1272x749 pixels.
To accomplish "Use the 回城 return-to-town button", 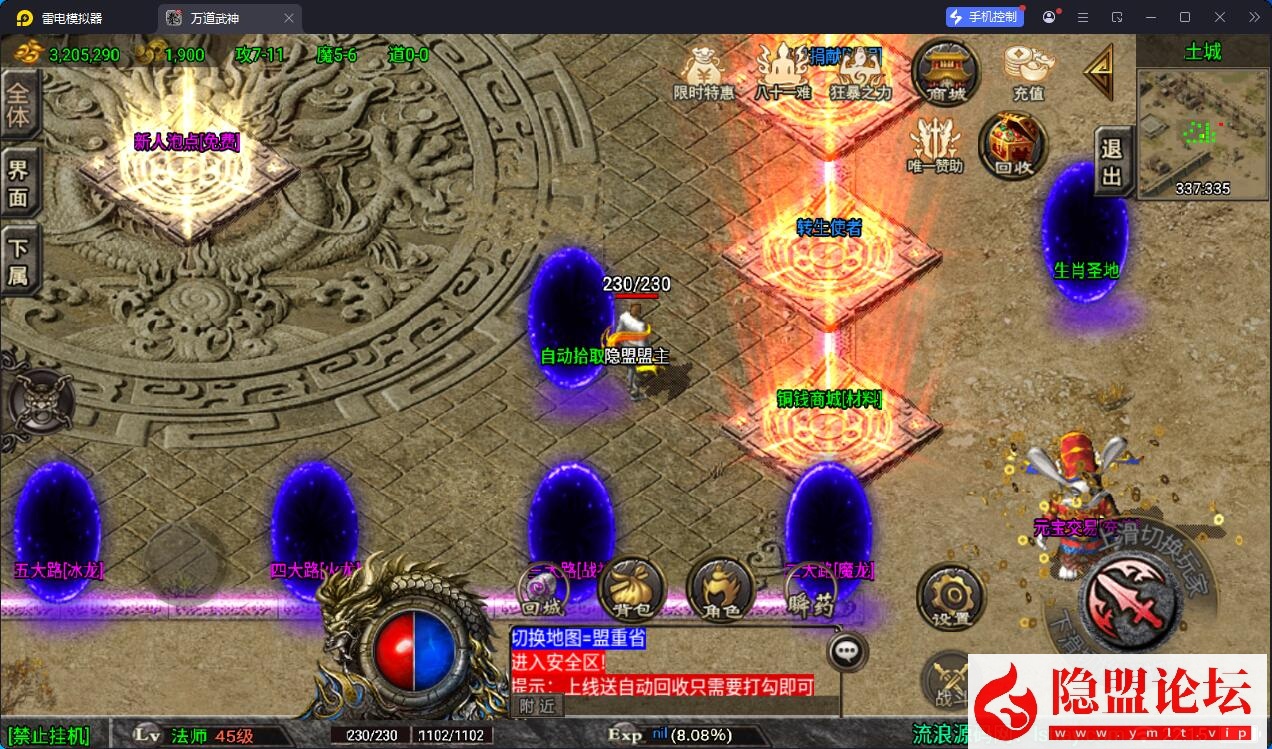I will coord(543,590).
